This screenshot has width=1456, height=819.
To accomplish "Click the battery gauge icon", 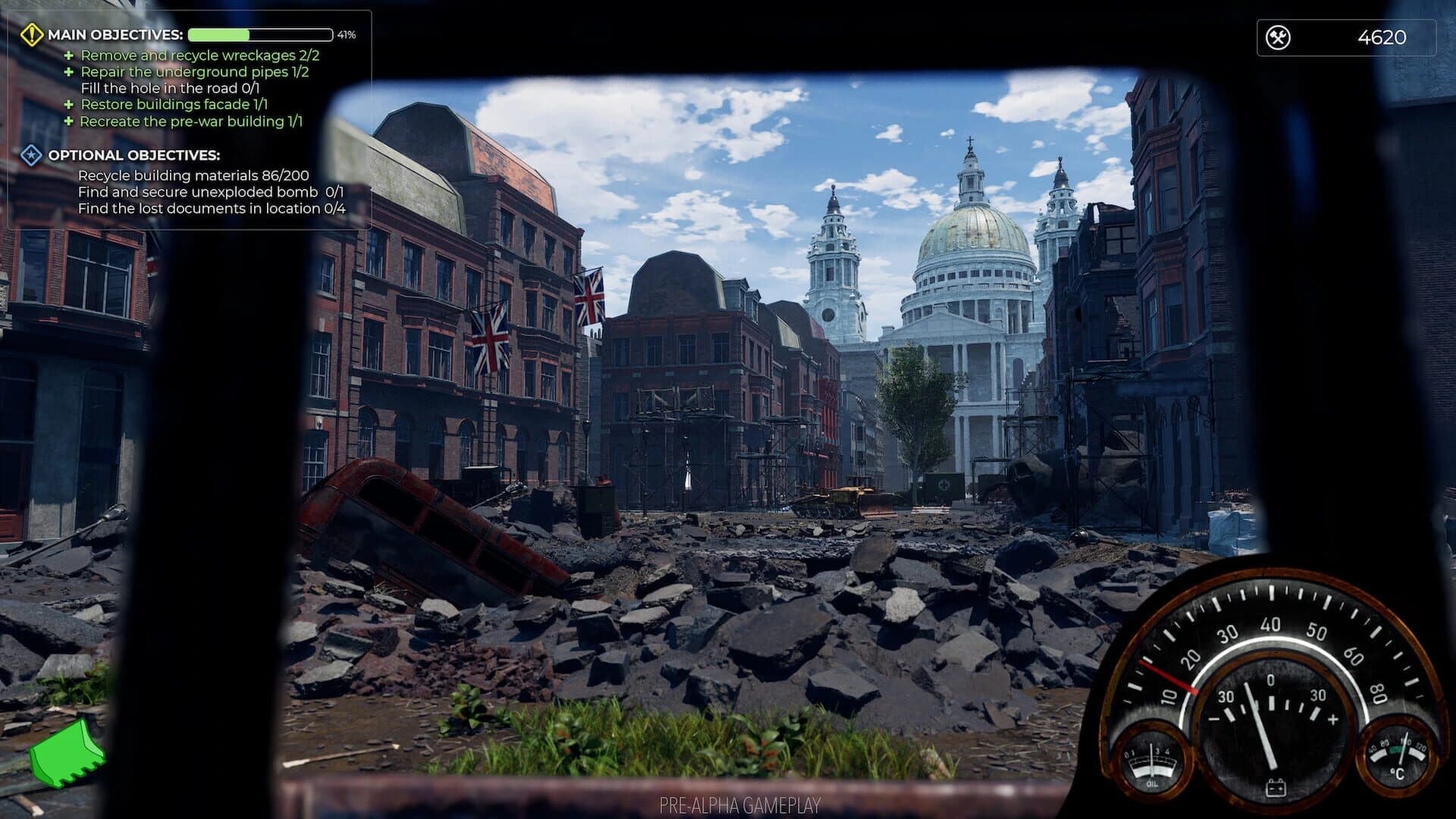I will pyautogui.click(x=1276, y=787).
